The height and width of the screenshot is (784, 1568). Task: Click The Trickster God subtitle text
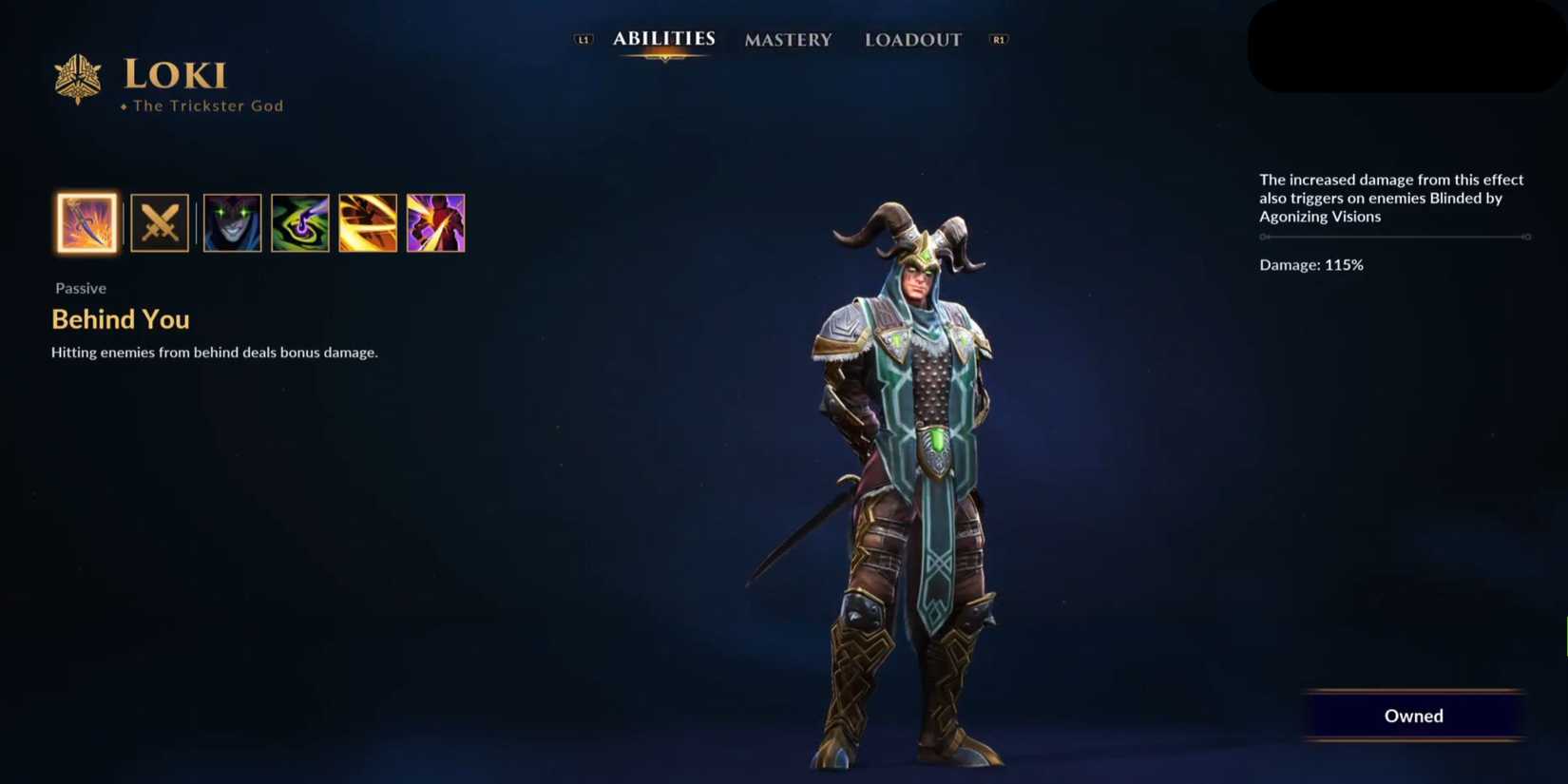coord(207,105)
